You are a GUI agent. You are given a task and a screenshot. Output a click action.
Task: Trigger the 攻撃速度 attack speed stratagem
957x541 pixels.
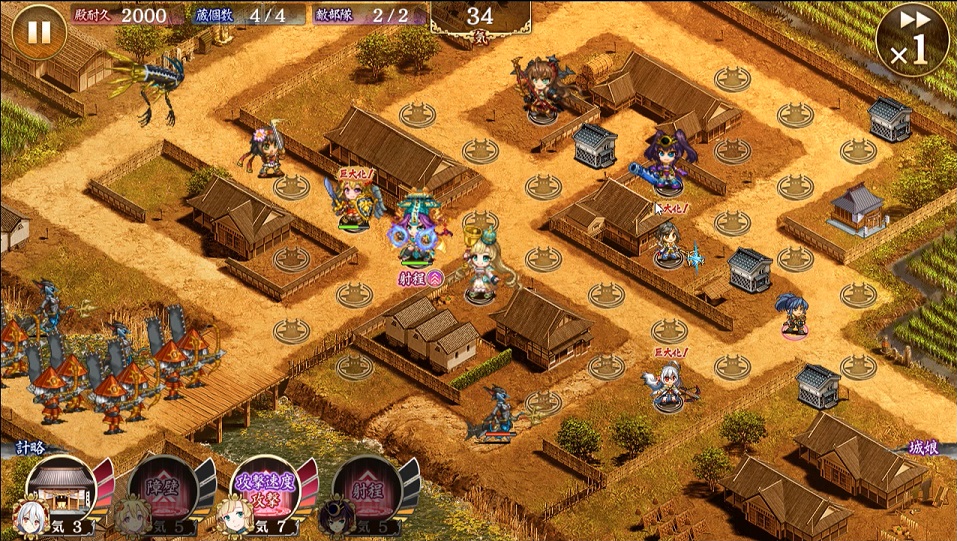pos(264,494)
